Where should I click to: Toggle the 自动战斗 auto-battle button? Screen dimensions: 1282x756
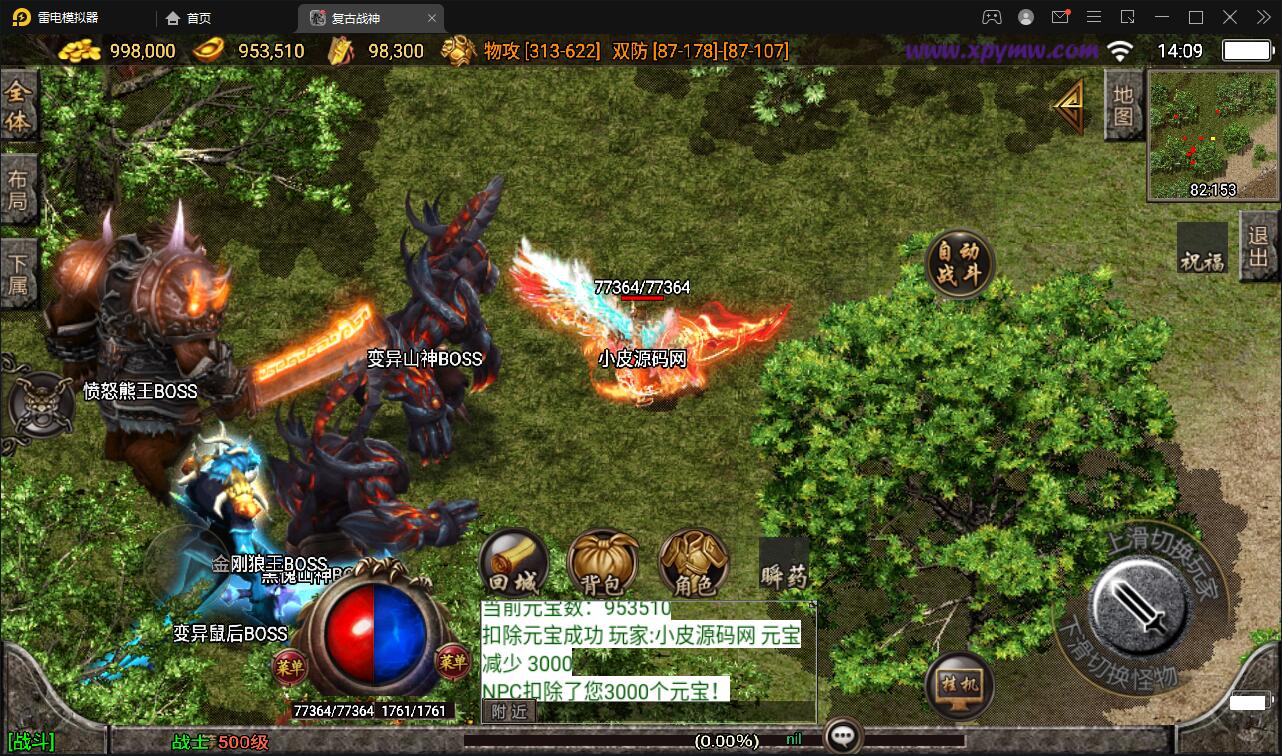pos(960,264)
